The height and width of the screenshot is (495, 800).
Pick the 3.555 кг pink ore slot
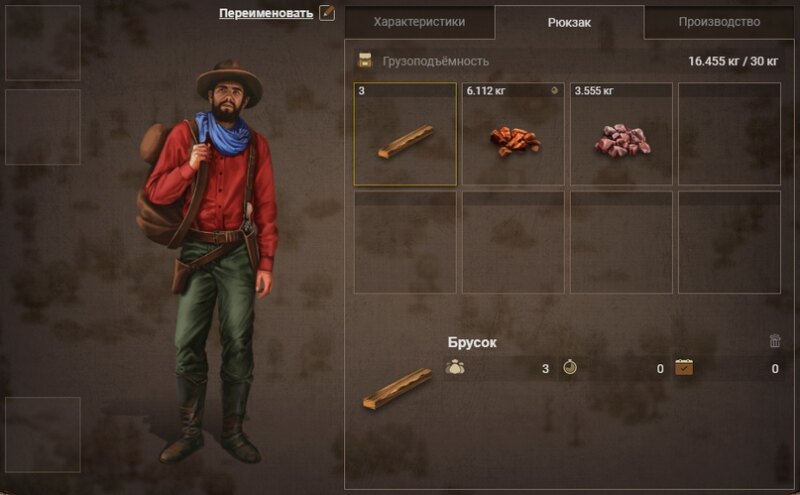click(622, 134)
